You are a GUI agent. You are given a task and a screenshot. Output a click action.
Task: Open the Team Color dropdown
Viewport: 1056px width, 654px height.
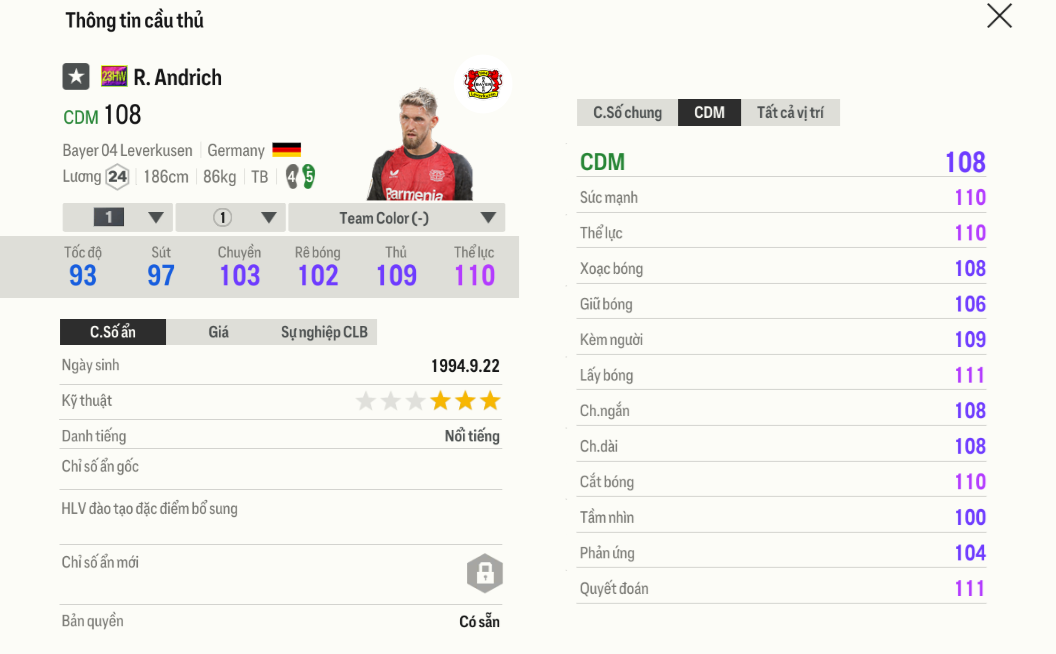[396, 218]
